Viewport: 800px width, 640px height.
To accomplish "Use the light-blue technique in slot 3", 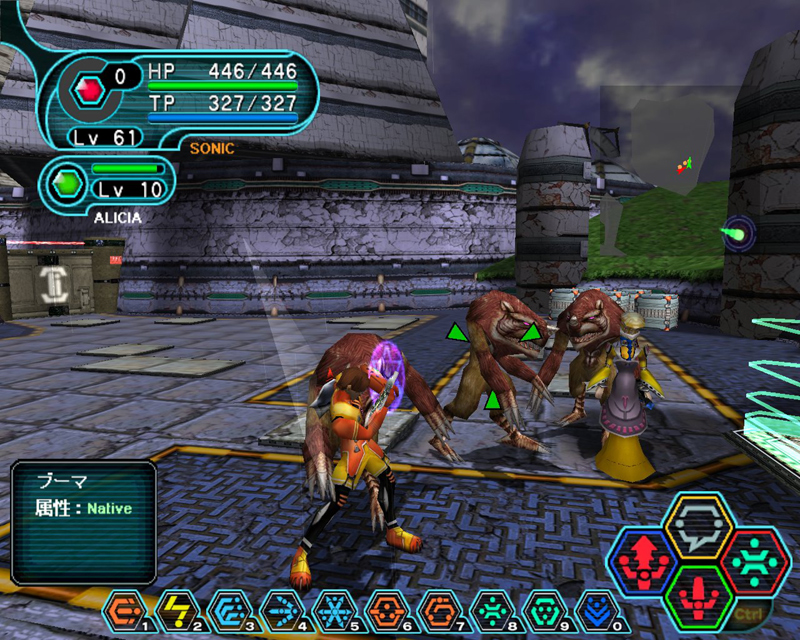I will pos(227,608).
